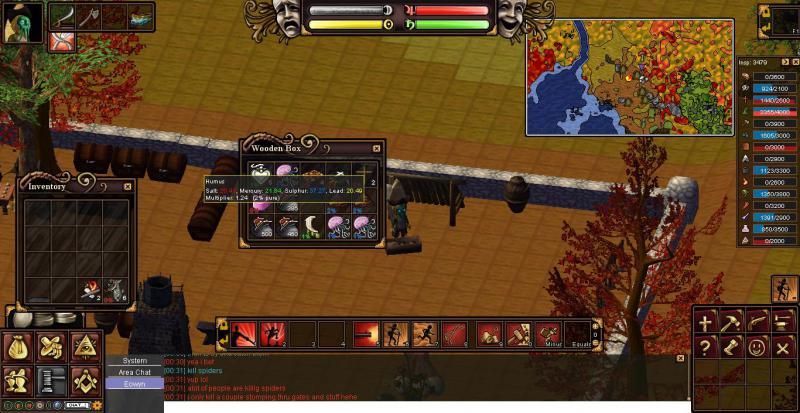Open the compass and square menu

click(84, 379)
